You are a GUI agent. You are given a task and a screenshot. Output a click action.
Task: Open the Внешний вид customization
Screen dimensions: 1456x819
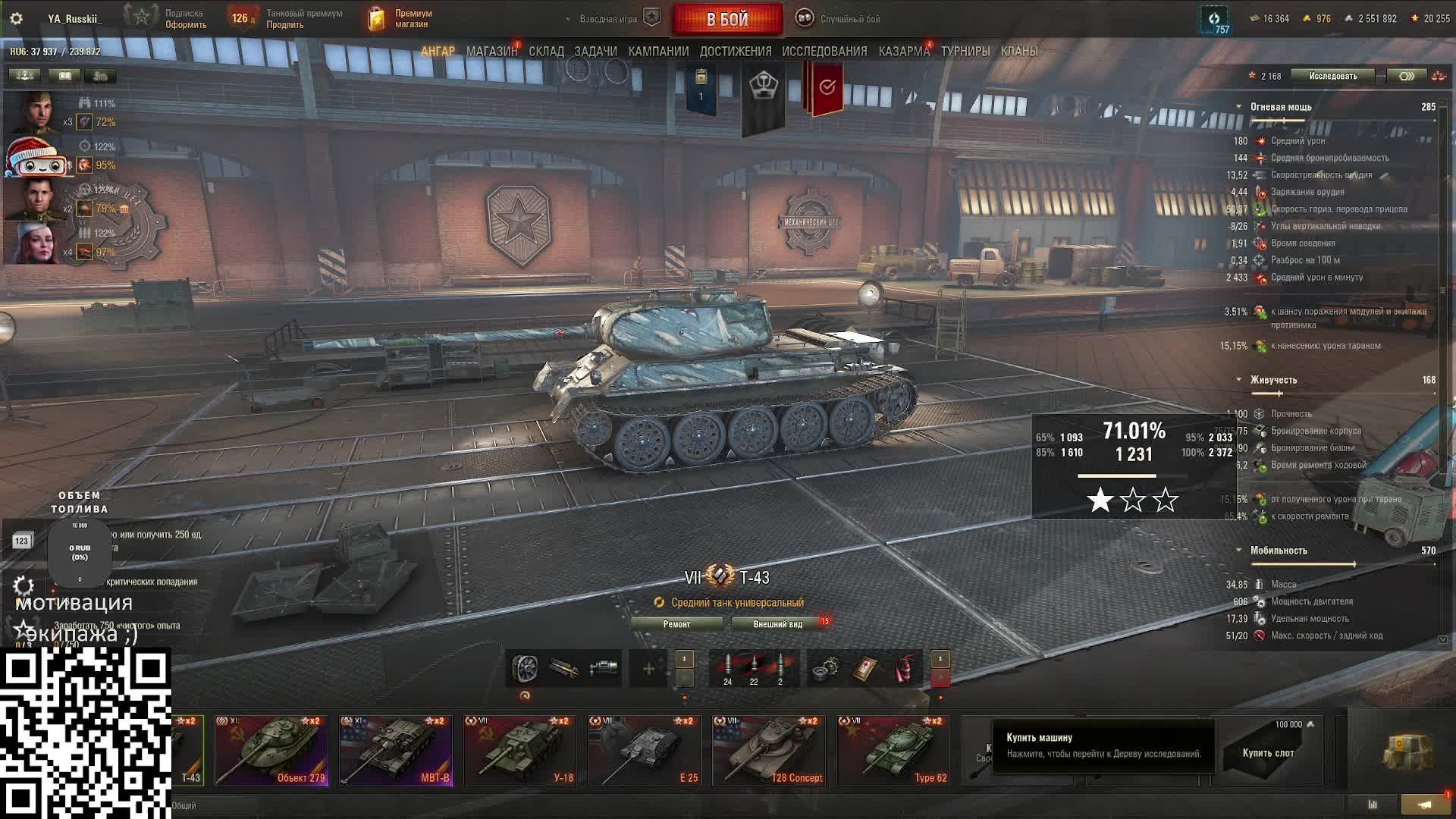pos(777,624)
